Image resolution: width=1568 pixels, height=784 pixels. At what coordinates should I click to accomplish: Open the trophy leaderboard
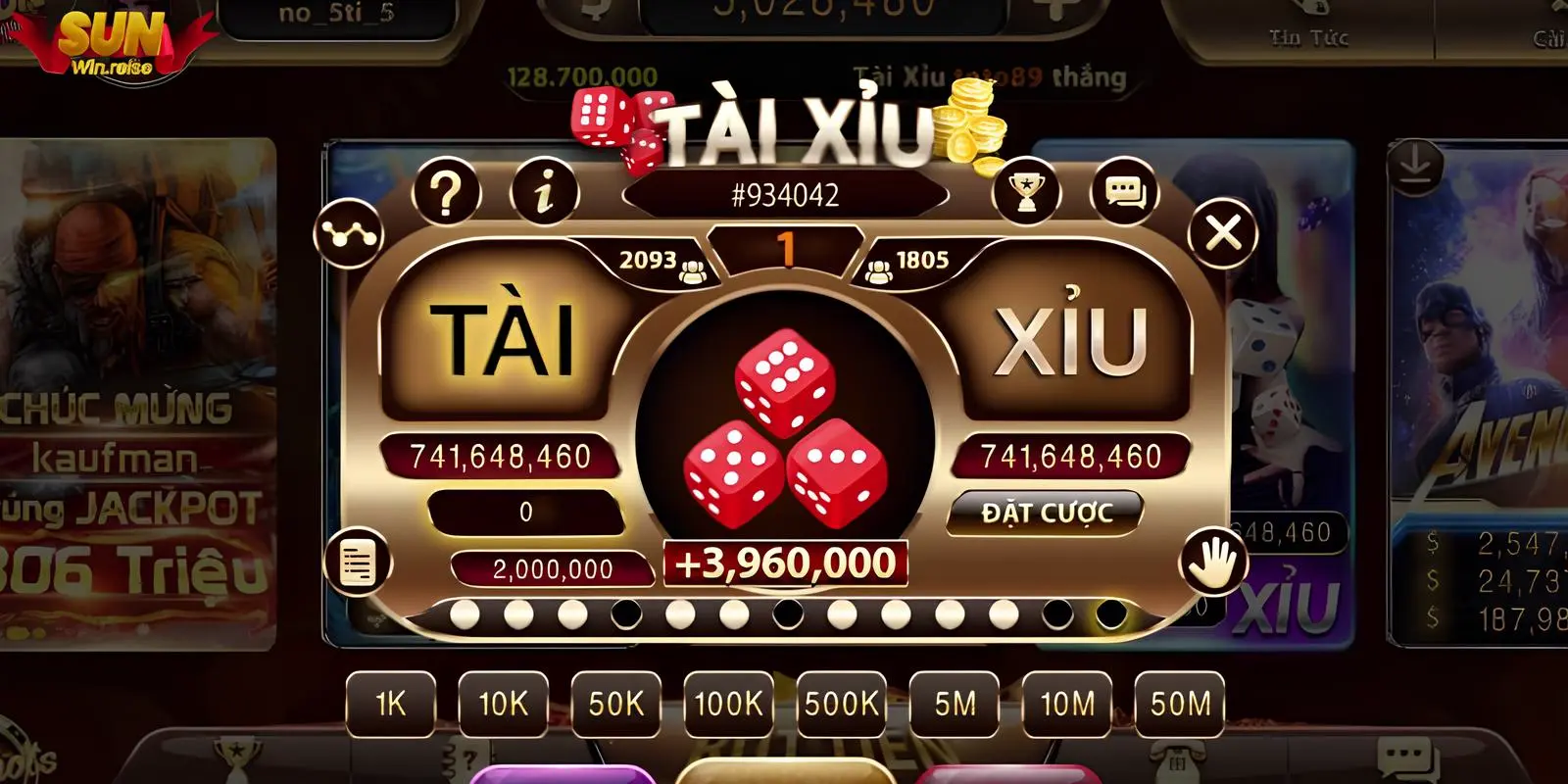pyautogui.click(x=1025, y=193)
